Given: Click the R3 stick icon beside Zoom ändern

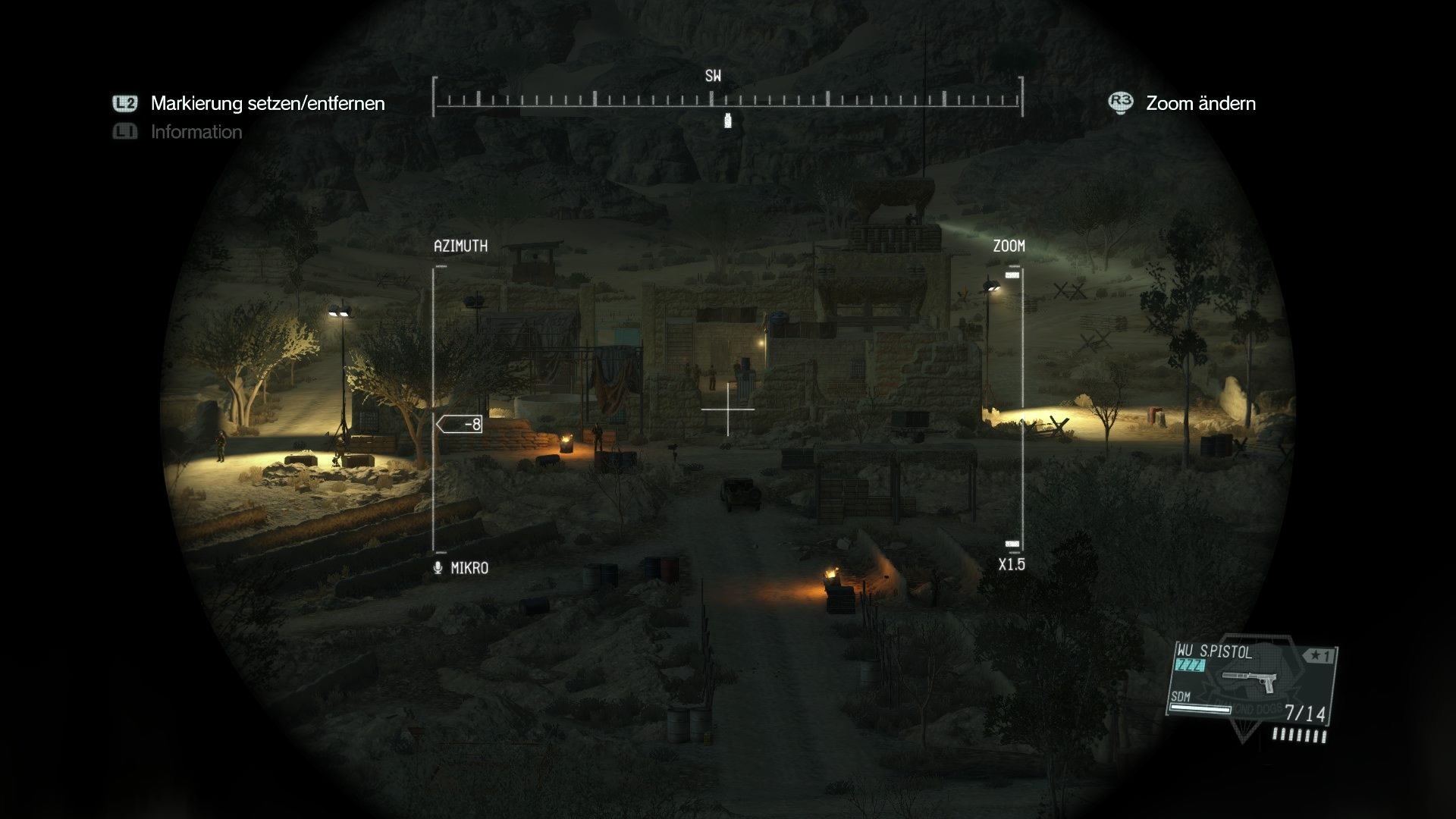Looking at the screenshot, I should tap(1120, 103).
